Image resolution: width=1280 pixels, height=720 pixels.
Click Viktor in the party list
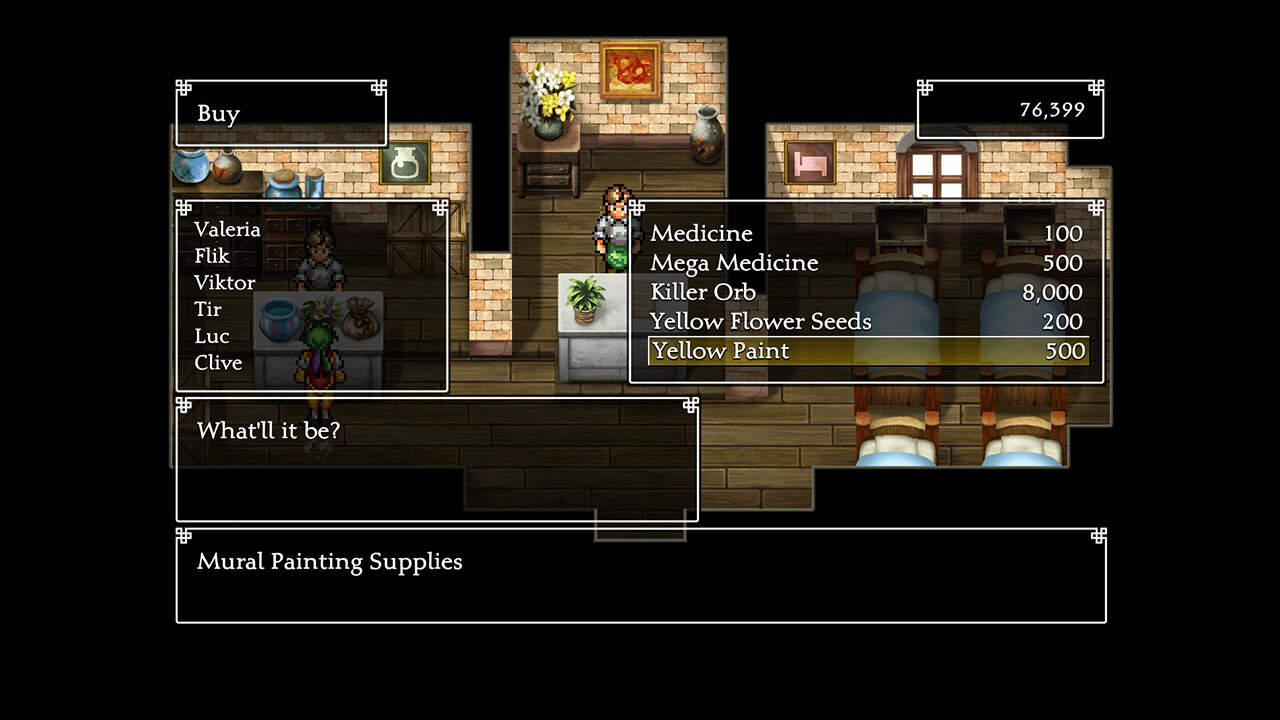[x=224, y=283]
